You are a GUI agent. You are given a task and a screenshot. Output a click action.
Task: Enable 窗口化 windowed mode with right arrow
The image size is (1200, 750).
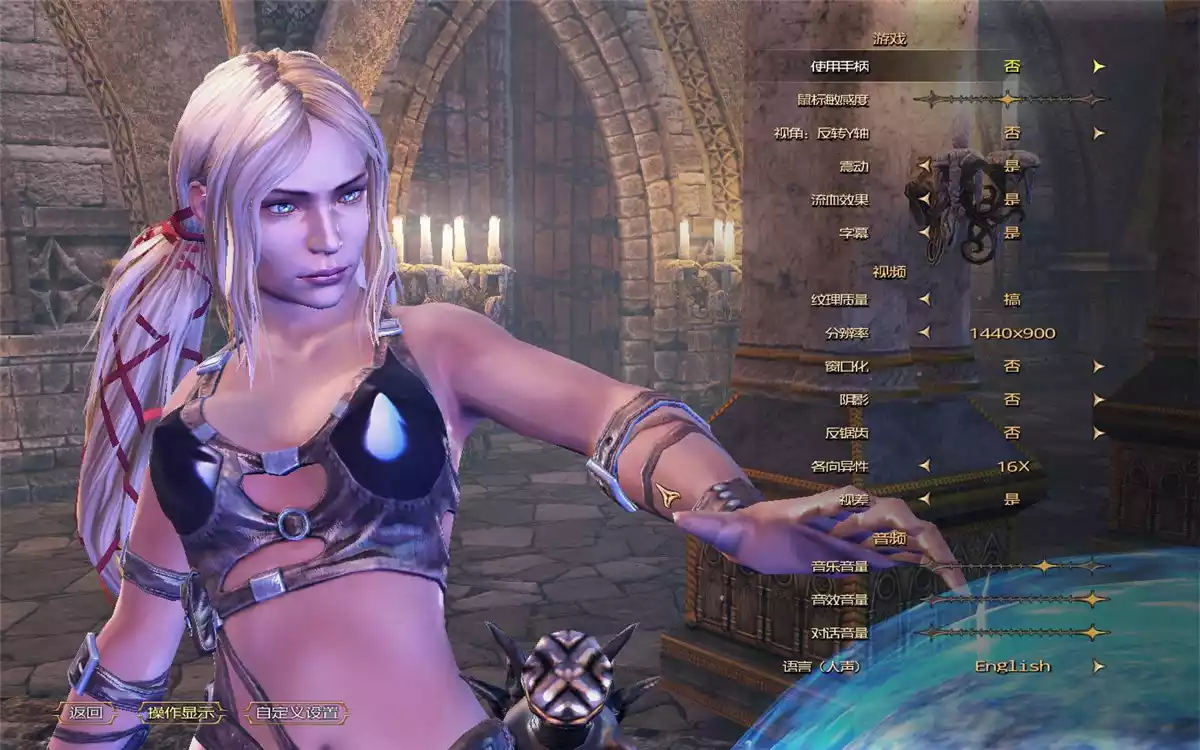1099,366
